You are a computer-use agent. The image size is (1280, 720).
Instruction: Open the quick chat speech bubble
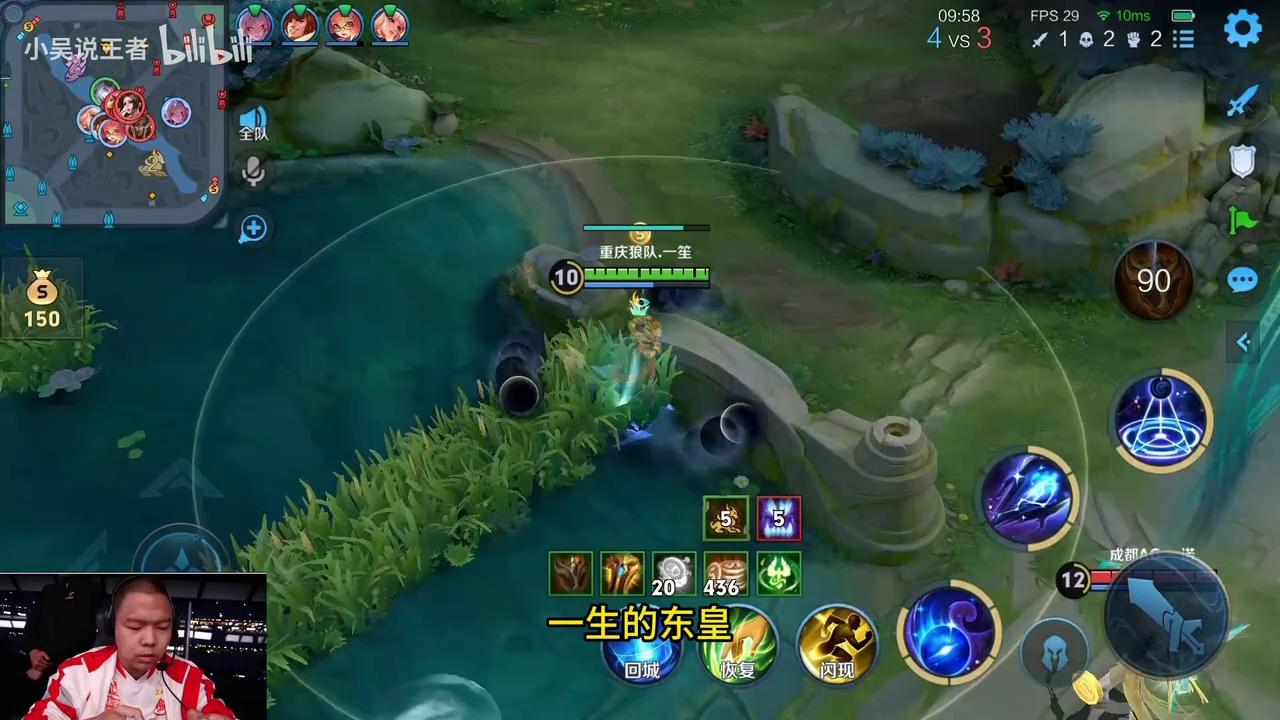[x=1242, y=280]
